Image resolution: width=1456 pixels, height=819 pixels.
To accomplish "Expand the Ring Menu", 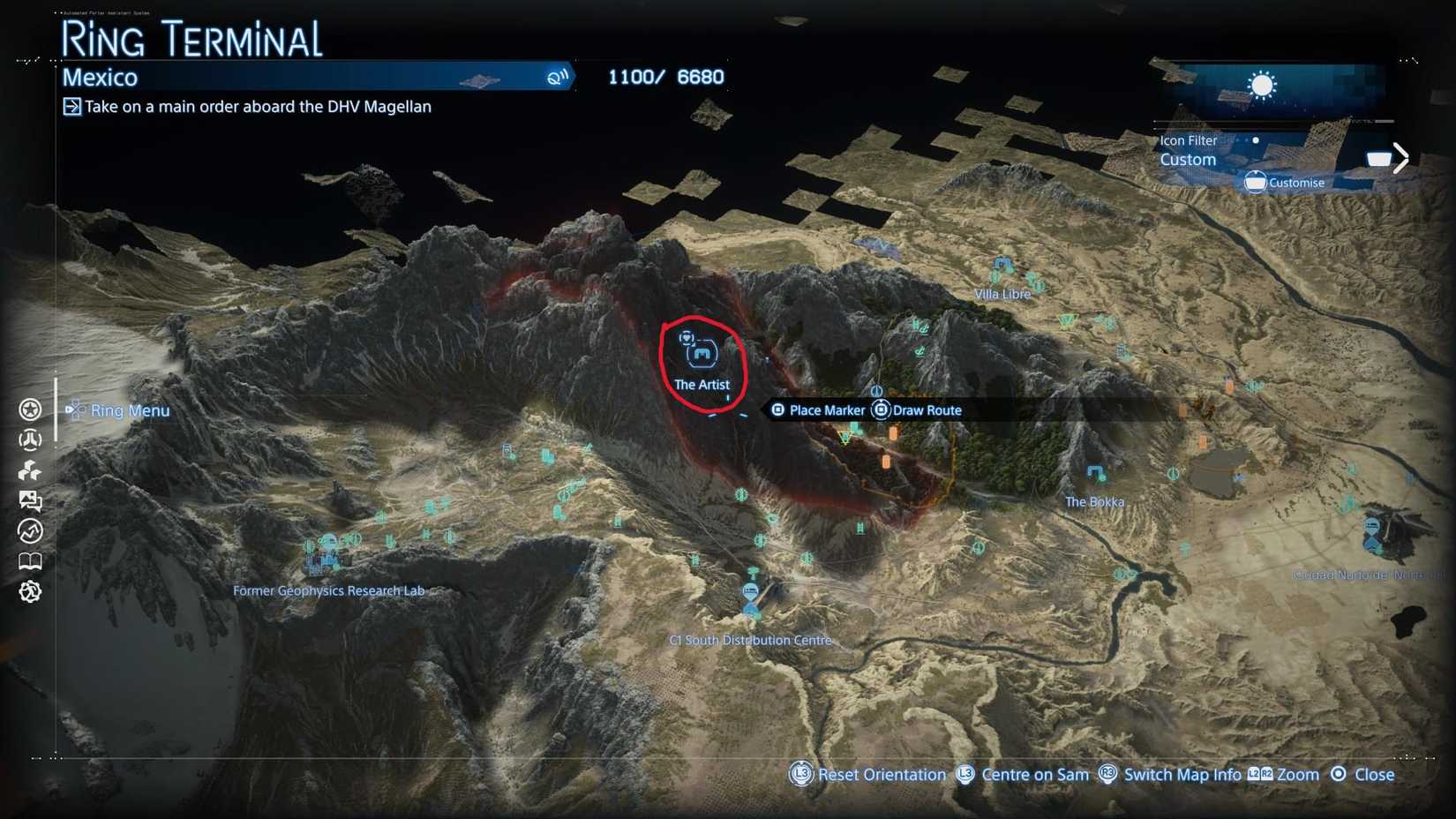I will [x=130, y=410].
